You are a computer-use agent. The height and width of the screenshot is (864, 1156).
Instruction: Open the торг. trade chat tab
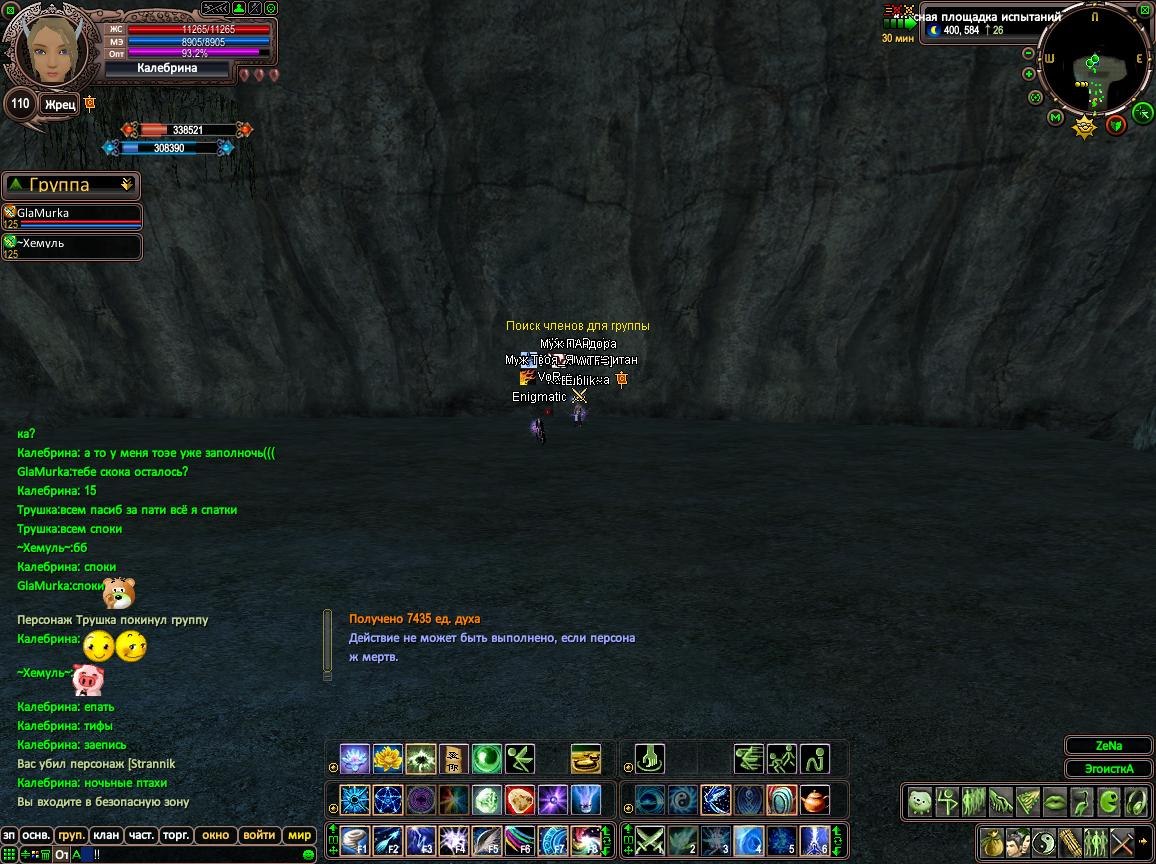(177, 835)
